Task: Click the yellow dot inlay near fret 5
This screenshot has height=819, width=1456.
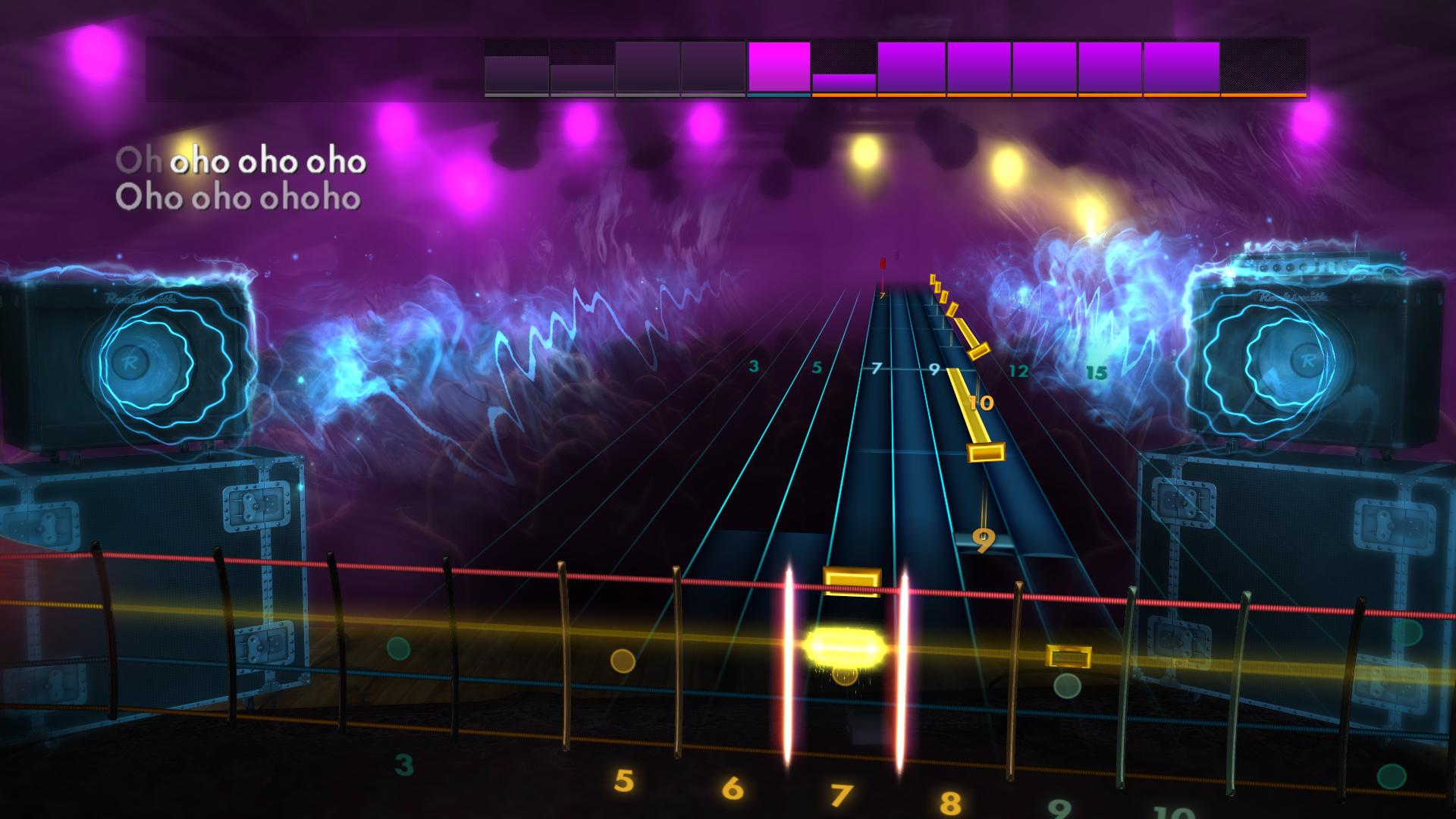Action: click(x=623, y=661)
